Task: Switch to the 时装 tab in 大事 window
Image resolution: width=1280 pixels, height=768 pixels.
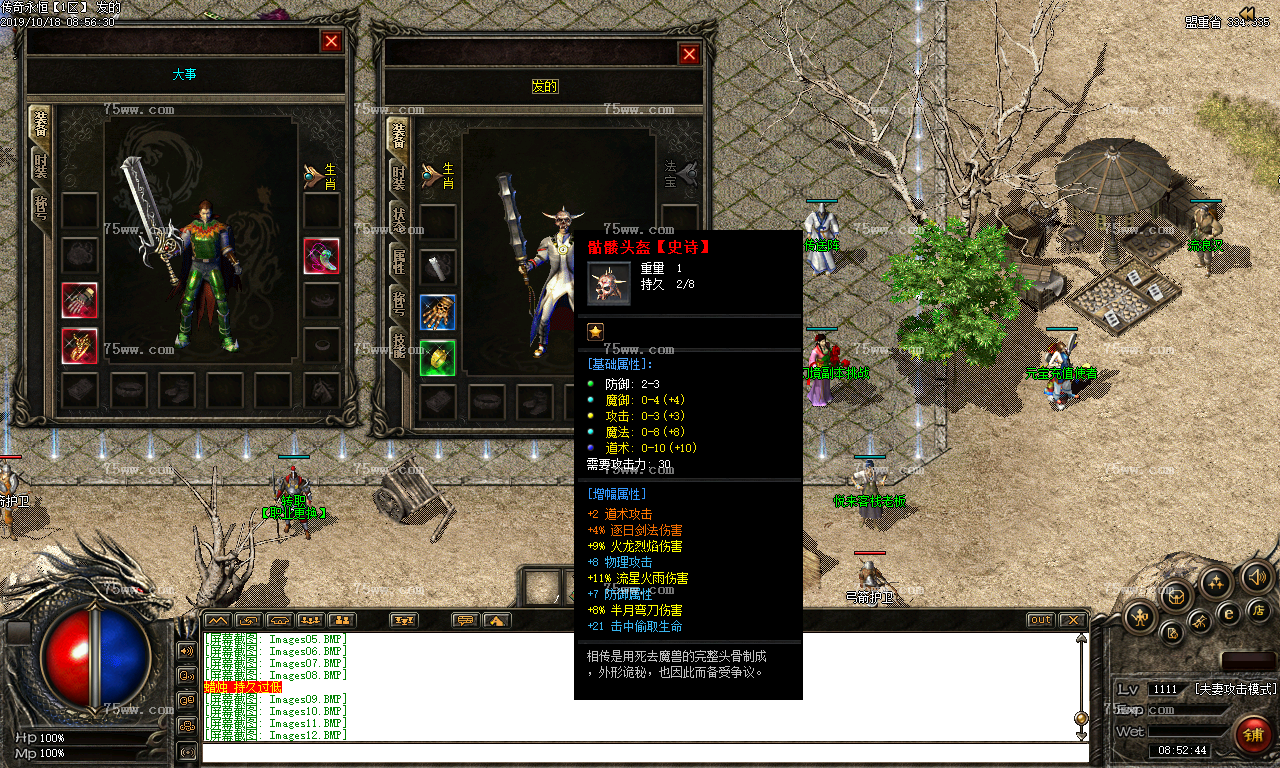Action: pos(40,166)
